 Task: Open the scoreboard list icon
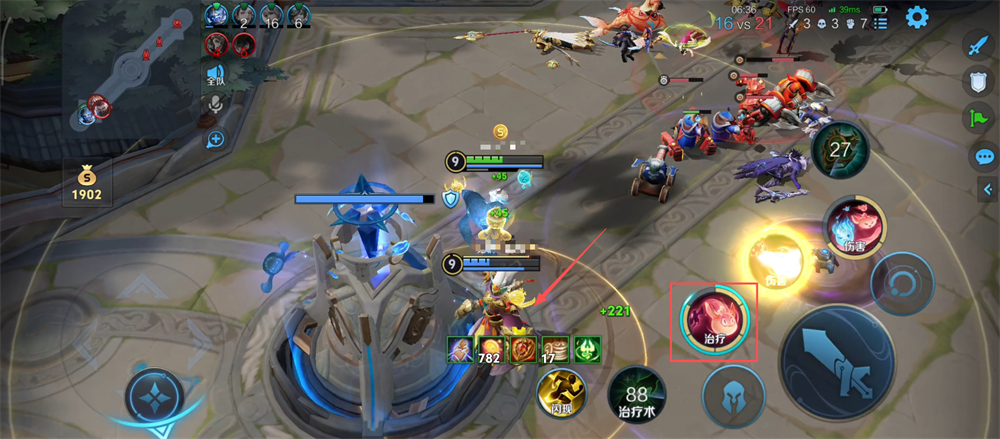881,23
